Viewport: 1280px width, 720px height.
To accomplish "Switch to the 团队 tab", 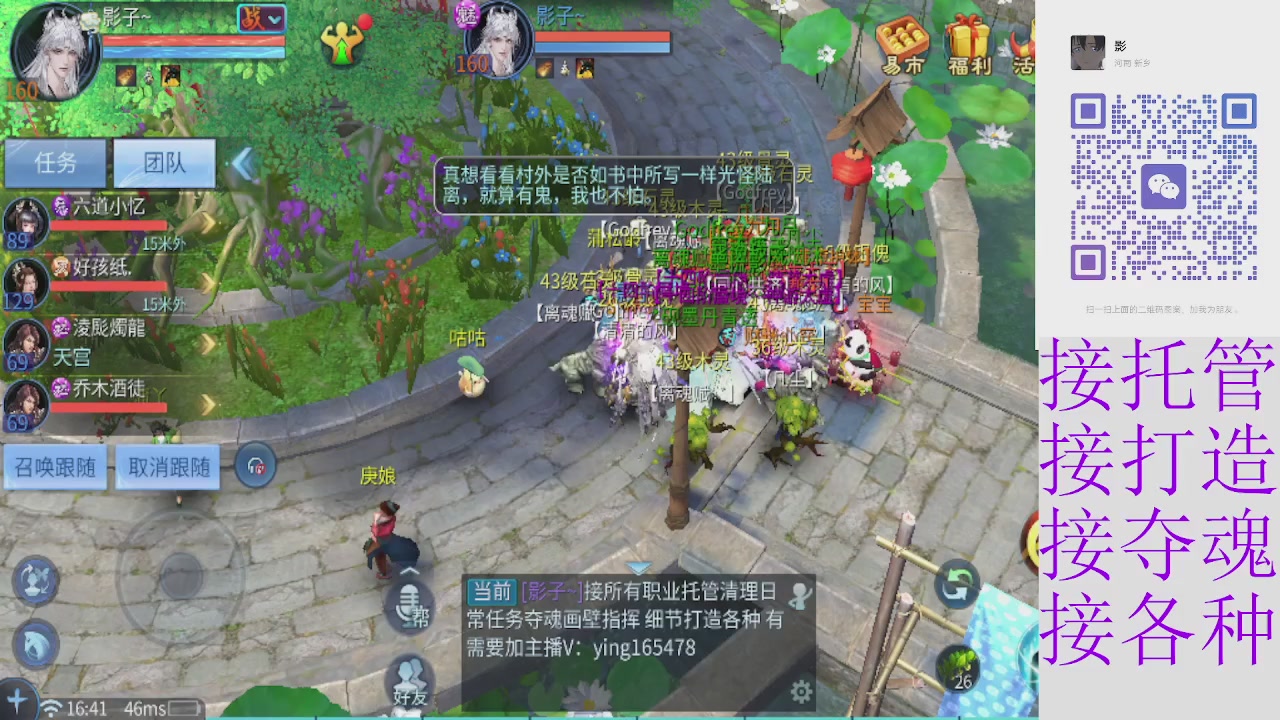I will click(163, 164).
